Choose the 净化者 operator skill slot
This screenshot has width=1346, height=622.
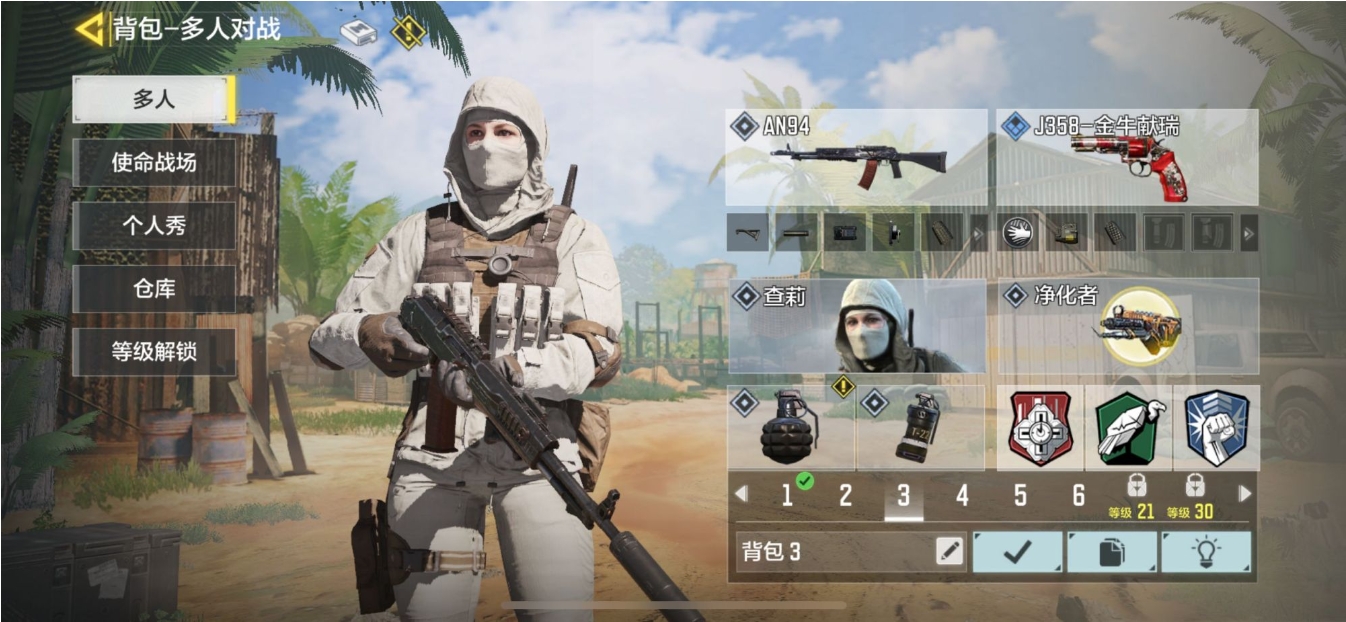1127,326
